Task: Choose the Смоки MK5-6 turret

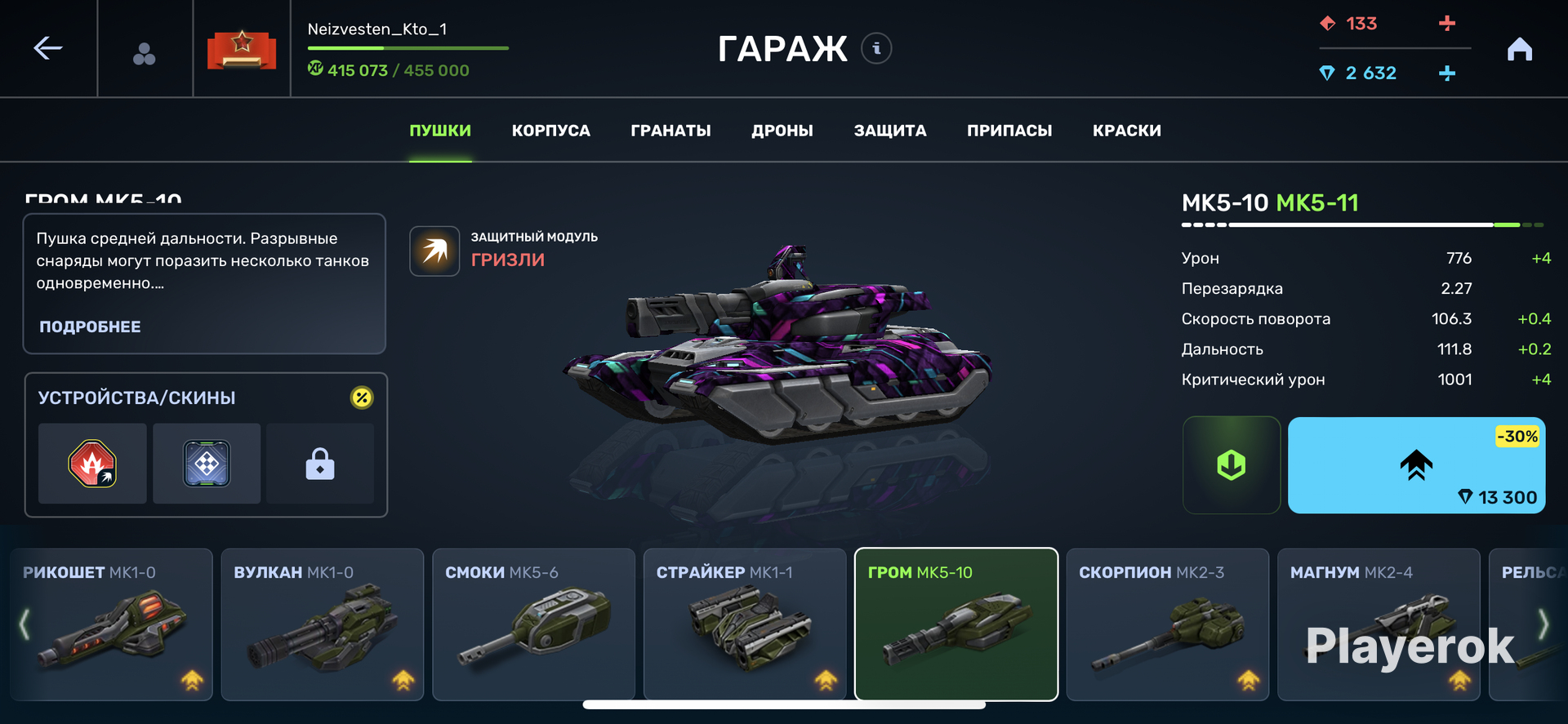Action: pyautogui.click(x=533, y=624)
